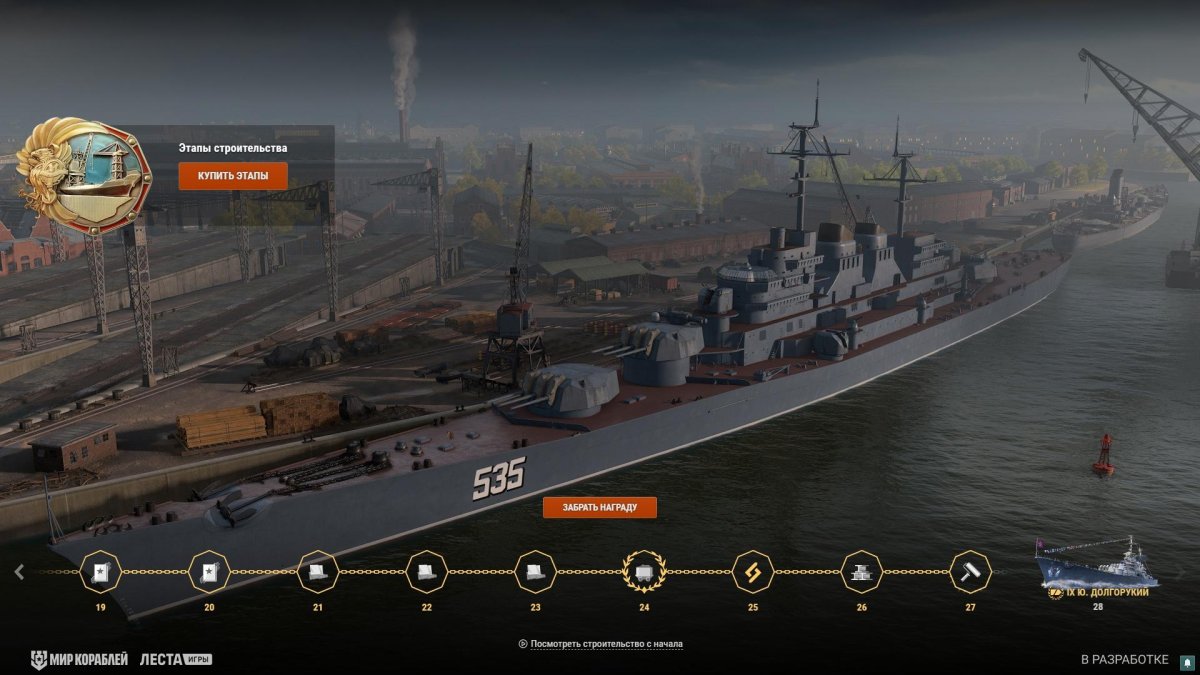Pick construction stage 23
Screen dimensions: 1200x675
(x=536, y=572)
